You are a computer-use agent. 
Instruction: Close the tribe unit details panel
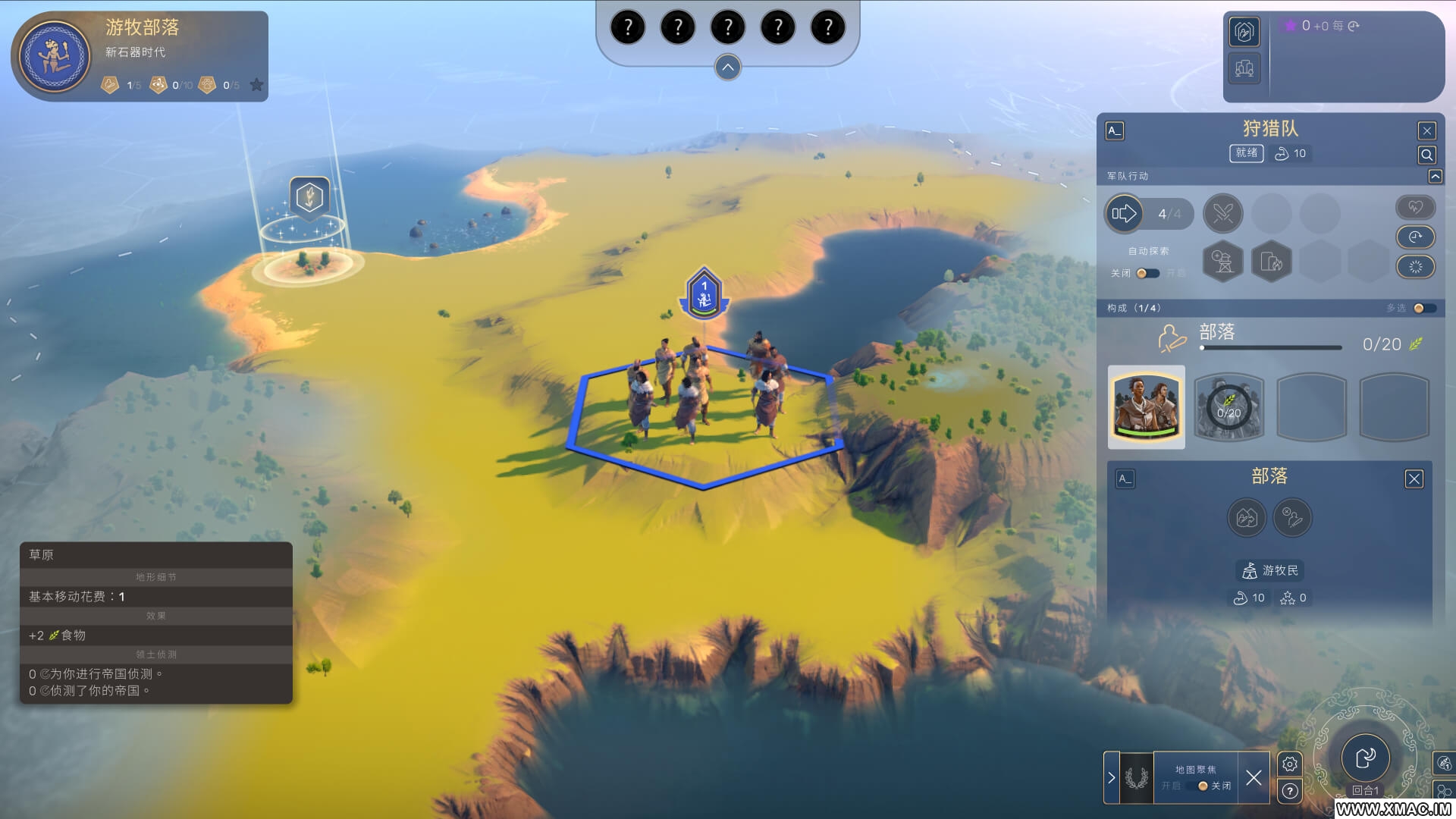[x=1414, y=479]
